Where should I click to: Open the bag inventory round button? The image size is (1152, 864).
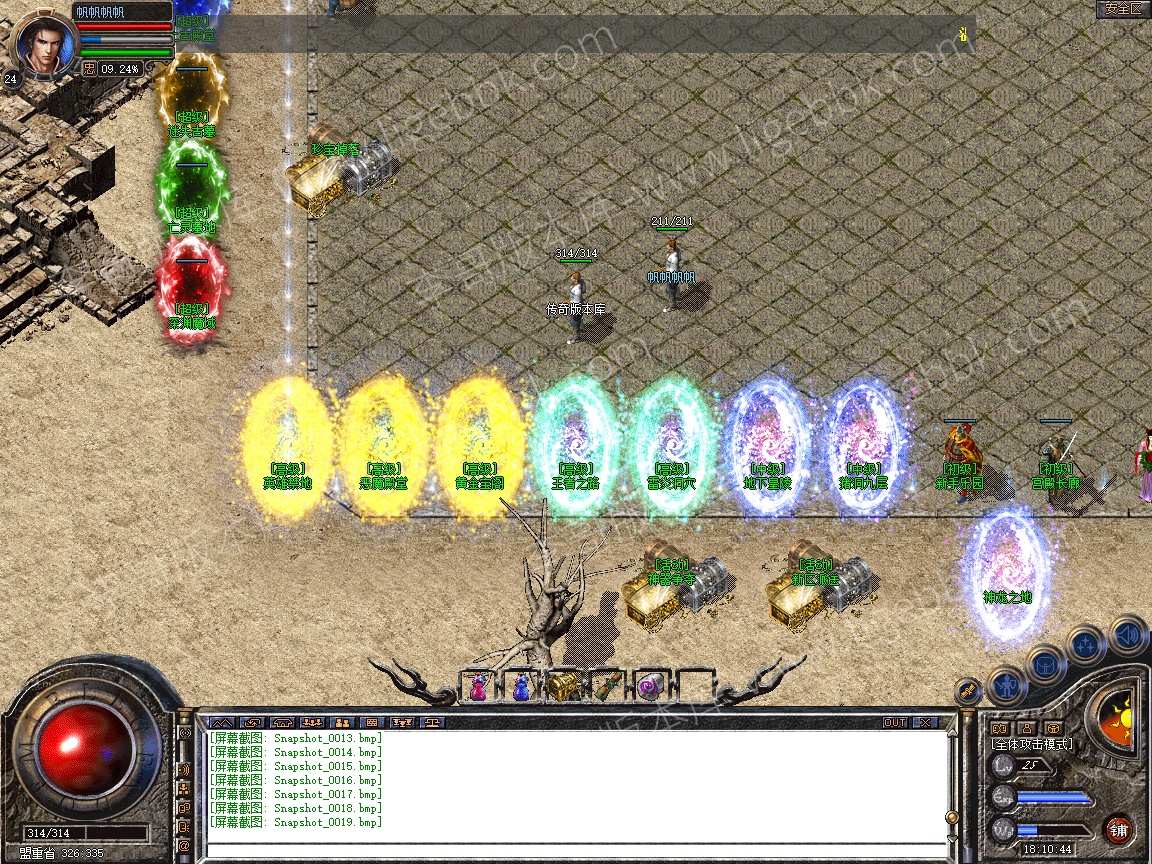[1045, 664]
